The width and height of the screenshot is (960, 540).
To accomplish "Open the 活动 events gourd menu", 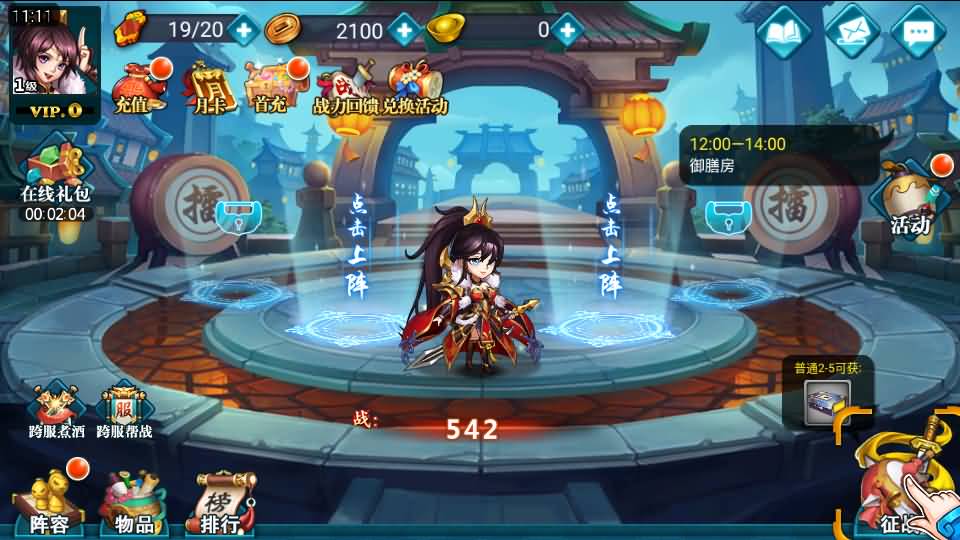I will click(909, 198).
